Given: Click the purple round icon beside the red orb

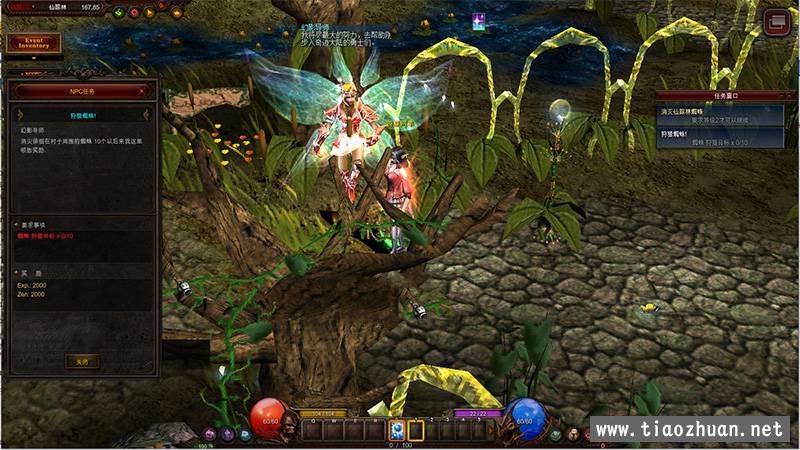Looking at the screenshot, I should [x=228, y=433].
